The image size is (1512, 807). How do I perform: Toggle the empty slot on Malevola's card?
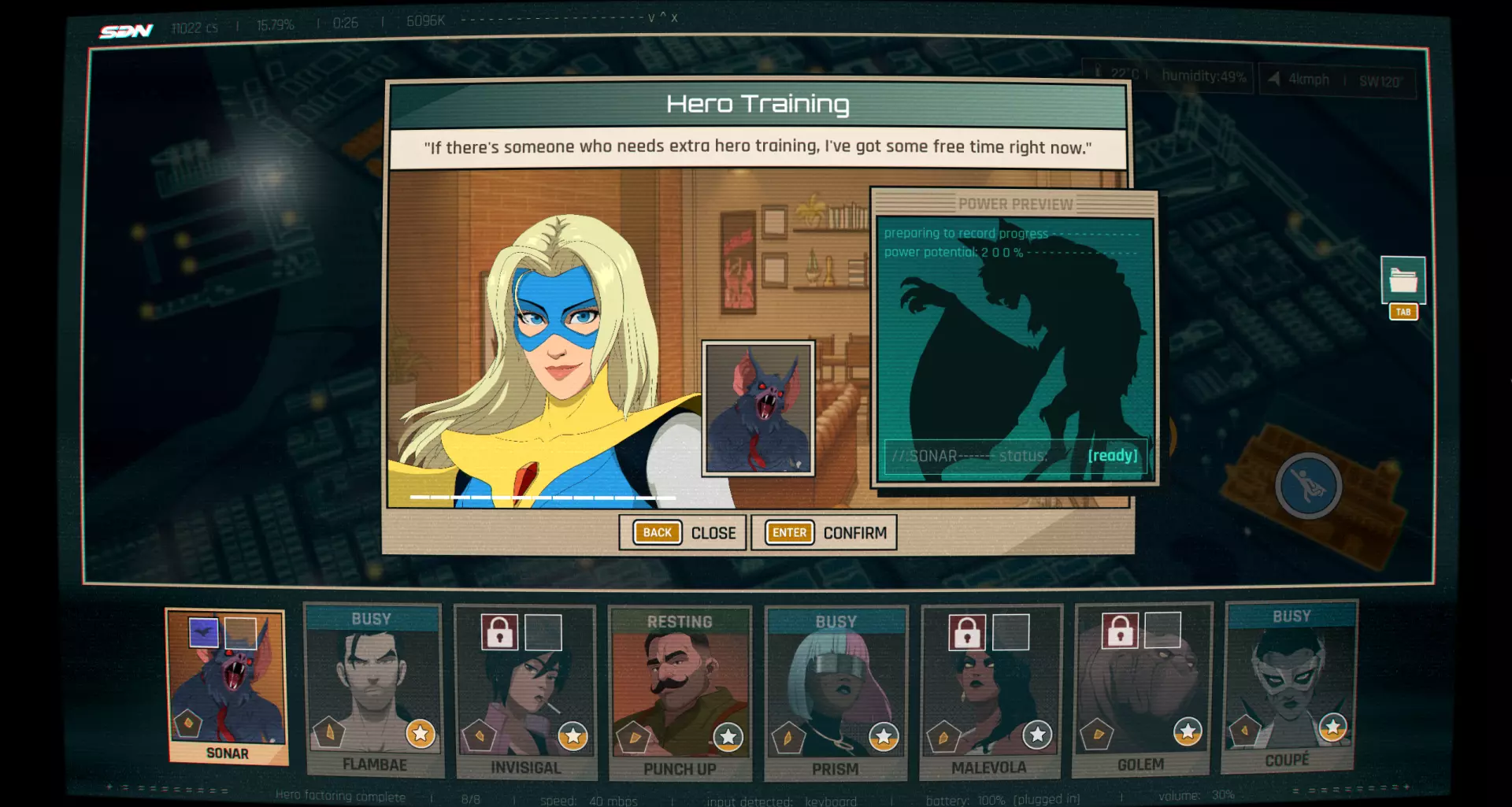point(1010,631)
